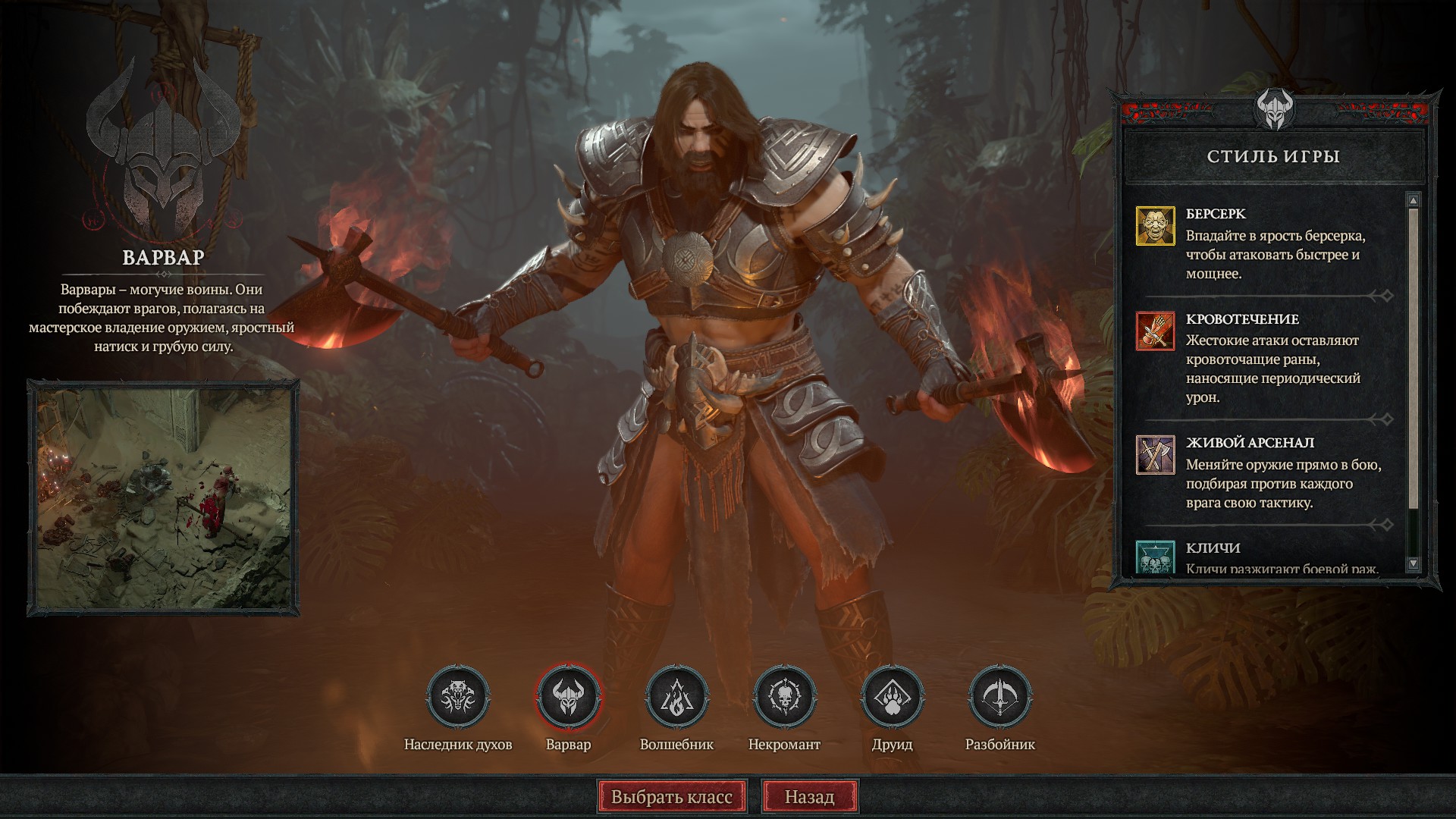Pick the Волшебник class icon

[x=676, y=697]
